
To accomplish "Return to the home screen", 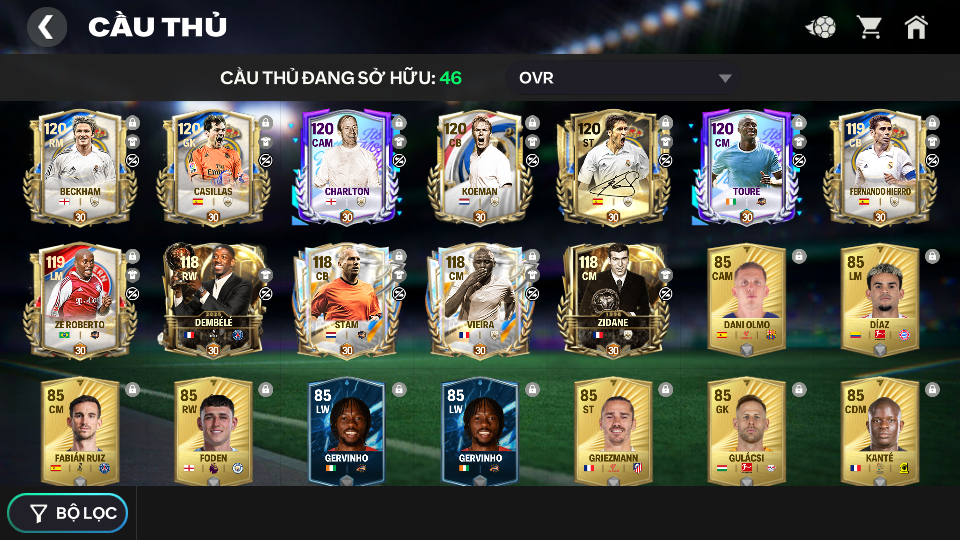I will (x=916, y=27).
